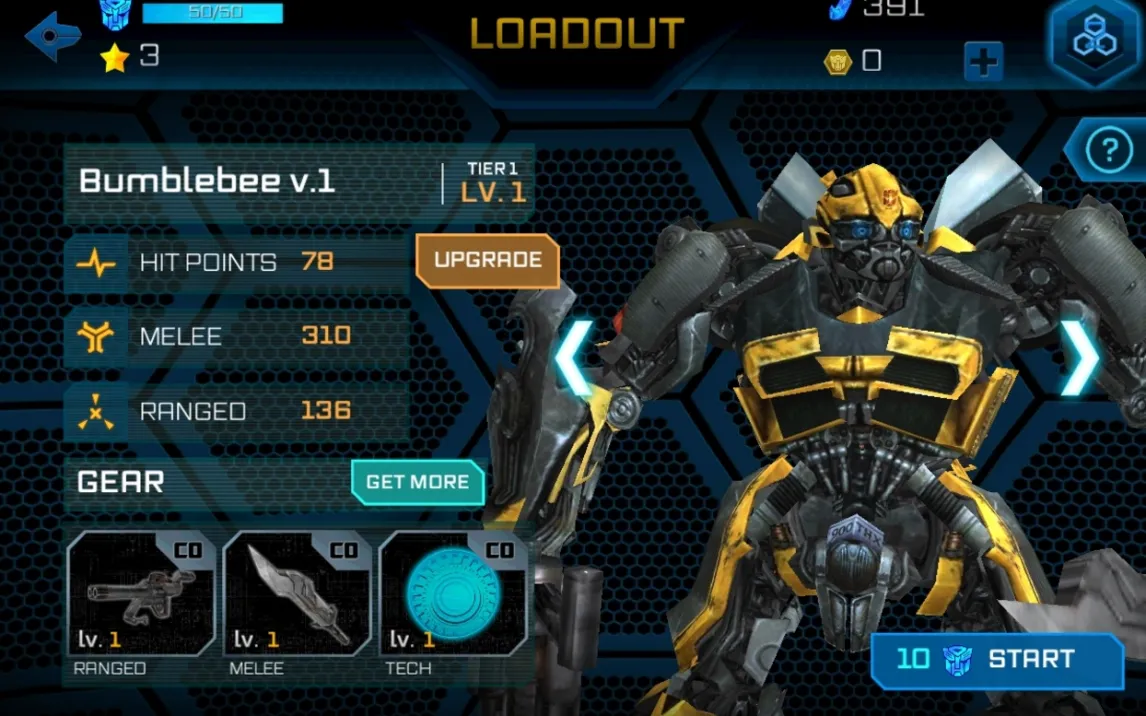The image size is (1146, 716).
Task: Open the question mark help button
Action: (x=1108, y=152)
